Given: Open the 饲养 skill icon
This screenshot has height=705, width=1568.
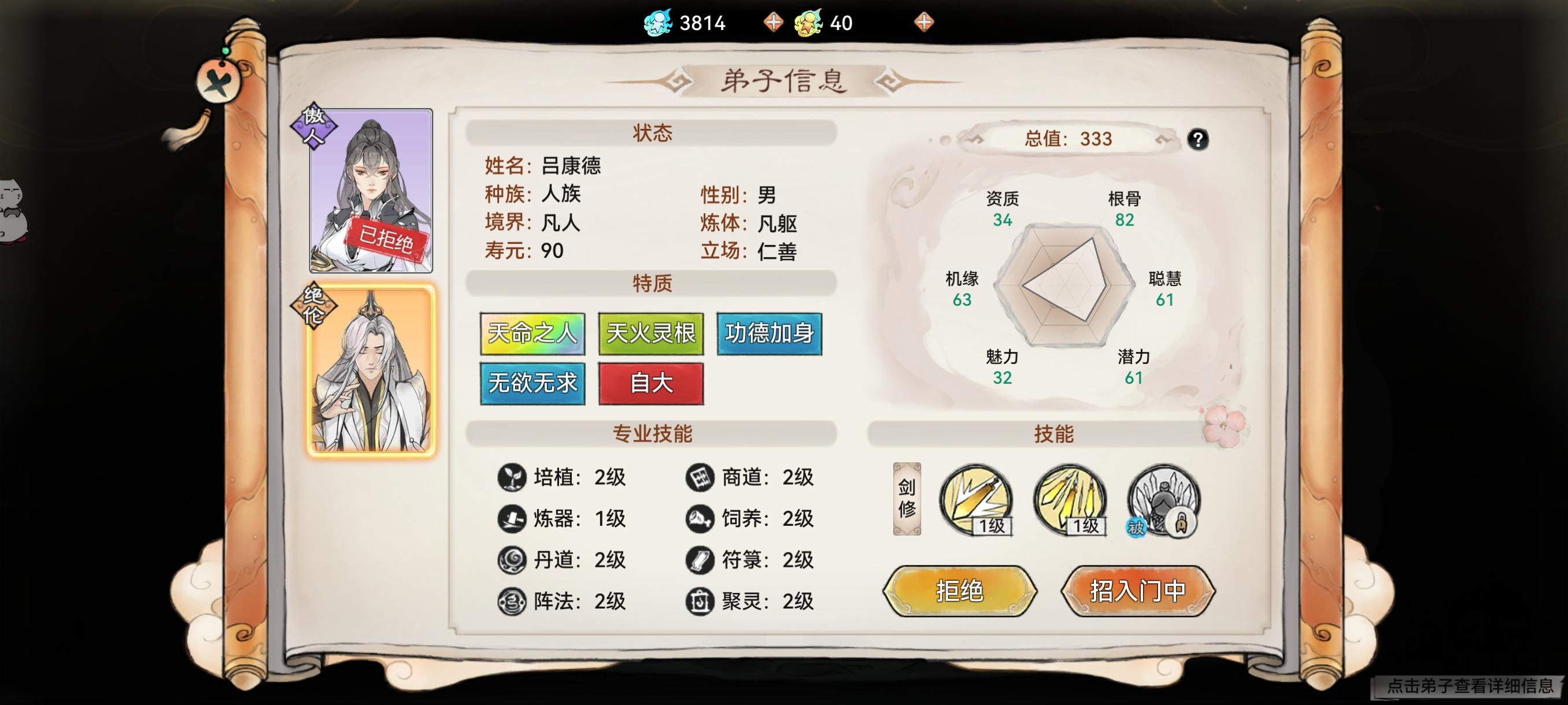Looking at the screenshot, I should [x=701, y=518].
